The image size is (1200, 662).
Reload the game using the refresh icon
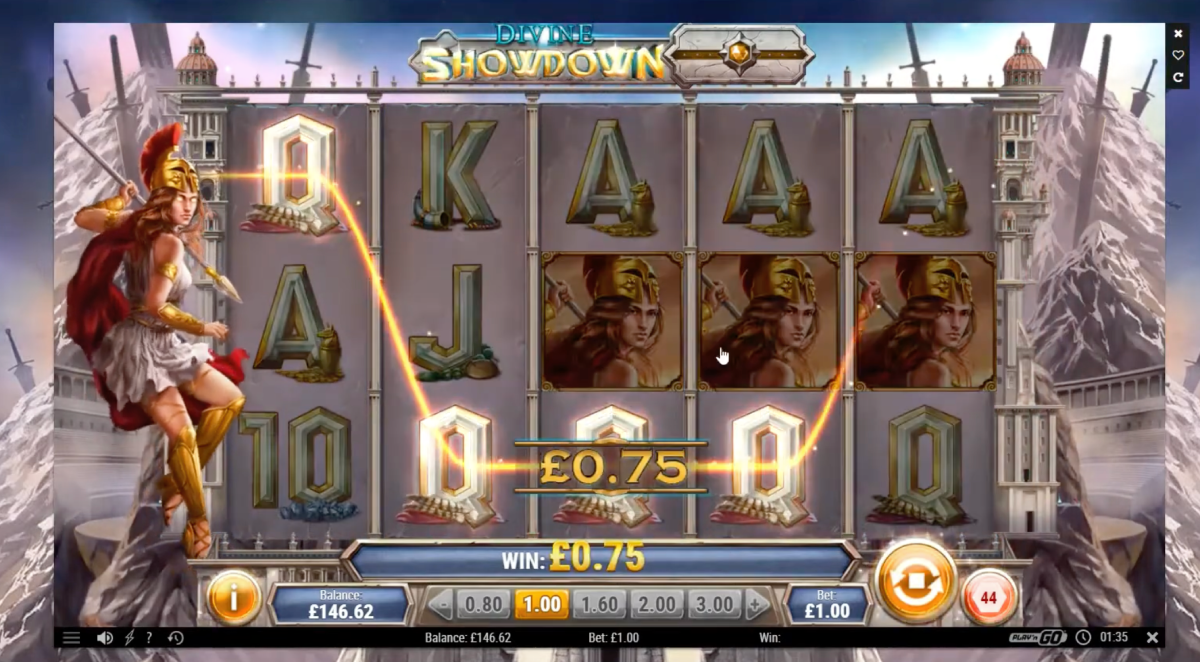(x=1178, y=77)
